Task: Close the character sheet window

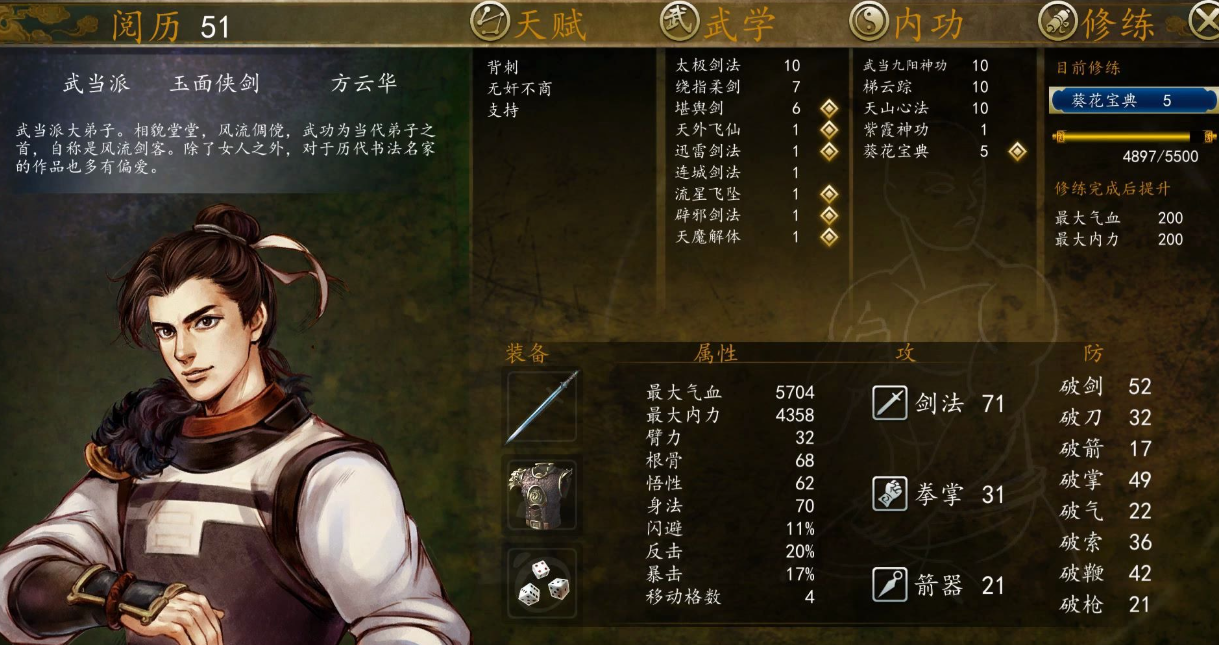Action: [1203, 21]
